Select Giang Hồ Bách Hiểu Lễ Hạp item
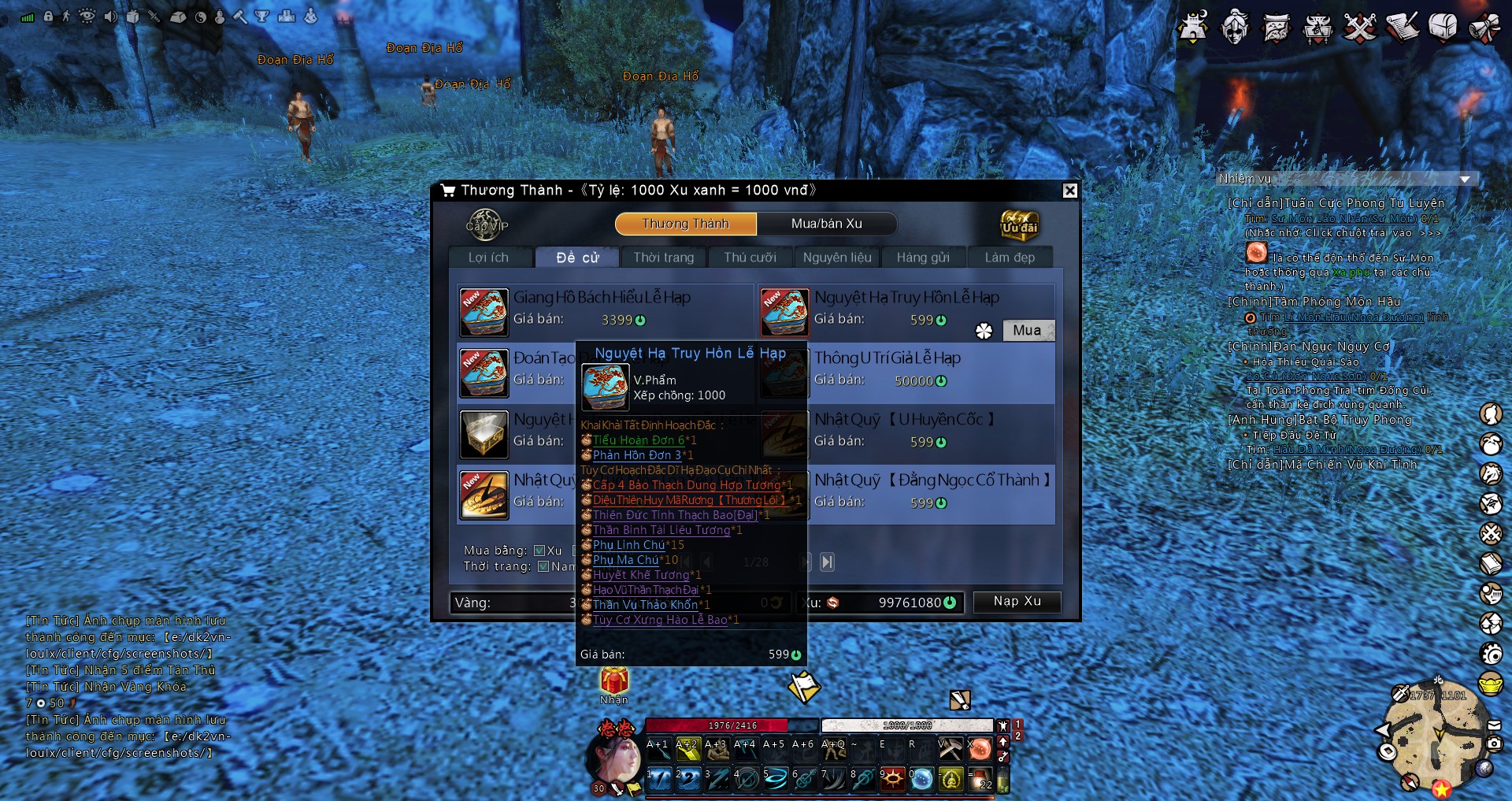1512x801 pixels. pos(602,298)
